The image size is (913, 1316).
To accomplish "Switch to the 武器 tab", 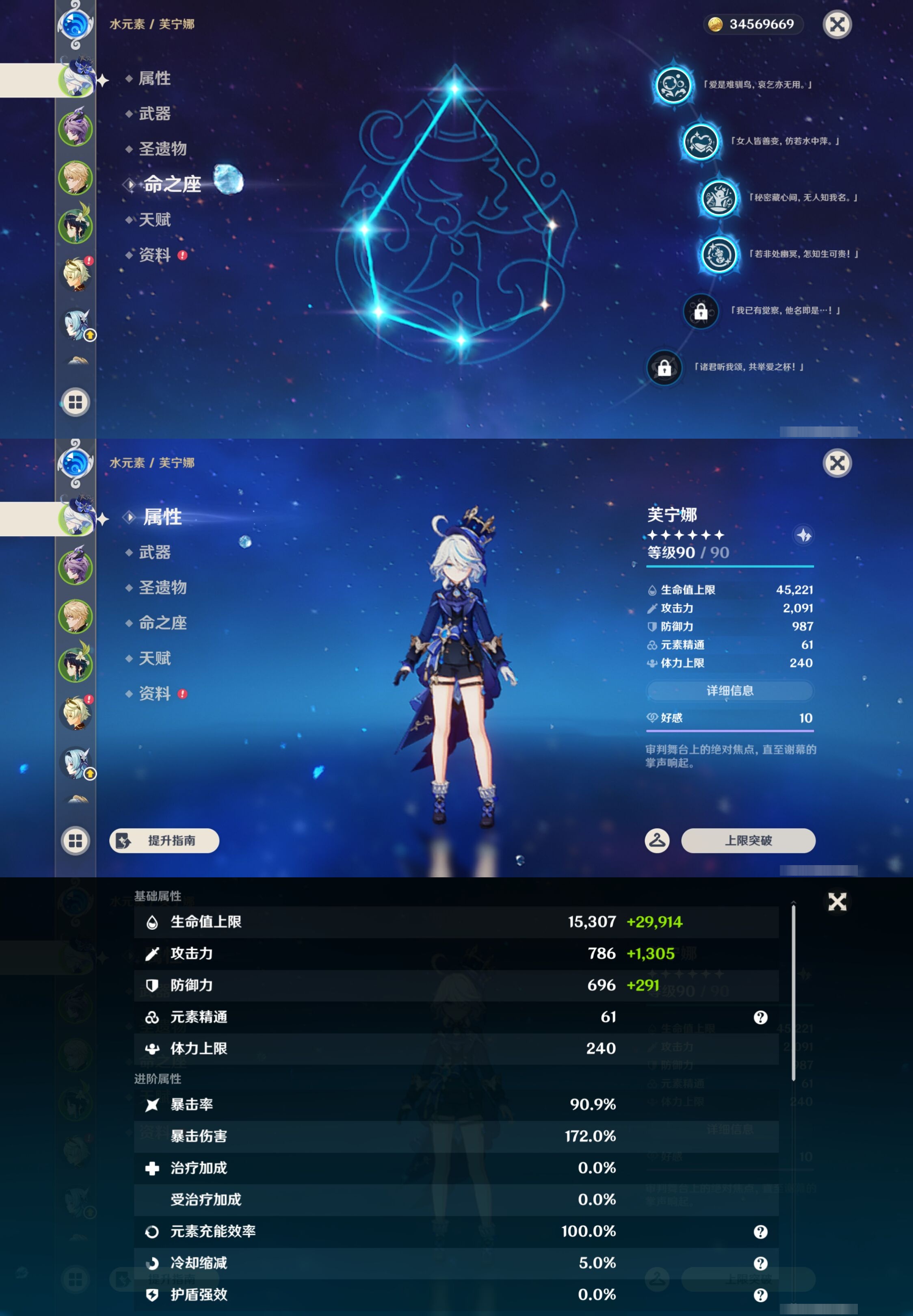I will click(156, 552).
